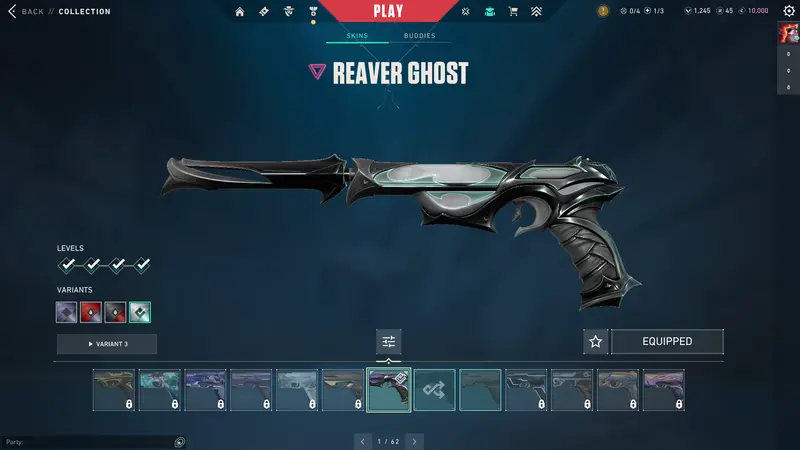Open settings with the gear icon
This screenshot has height=450, width=800.
[789, 11]
